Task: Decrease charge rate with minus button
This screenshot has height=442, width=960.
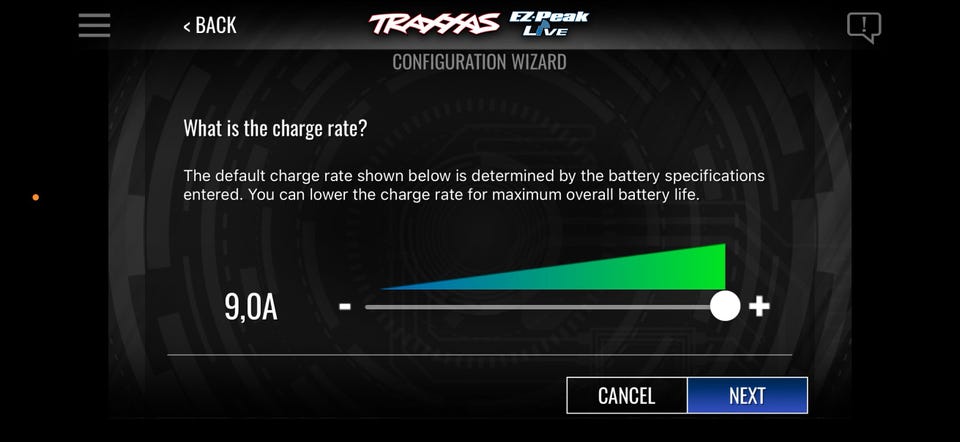Action: (x=345, y=306)
